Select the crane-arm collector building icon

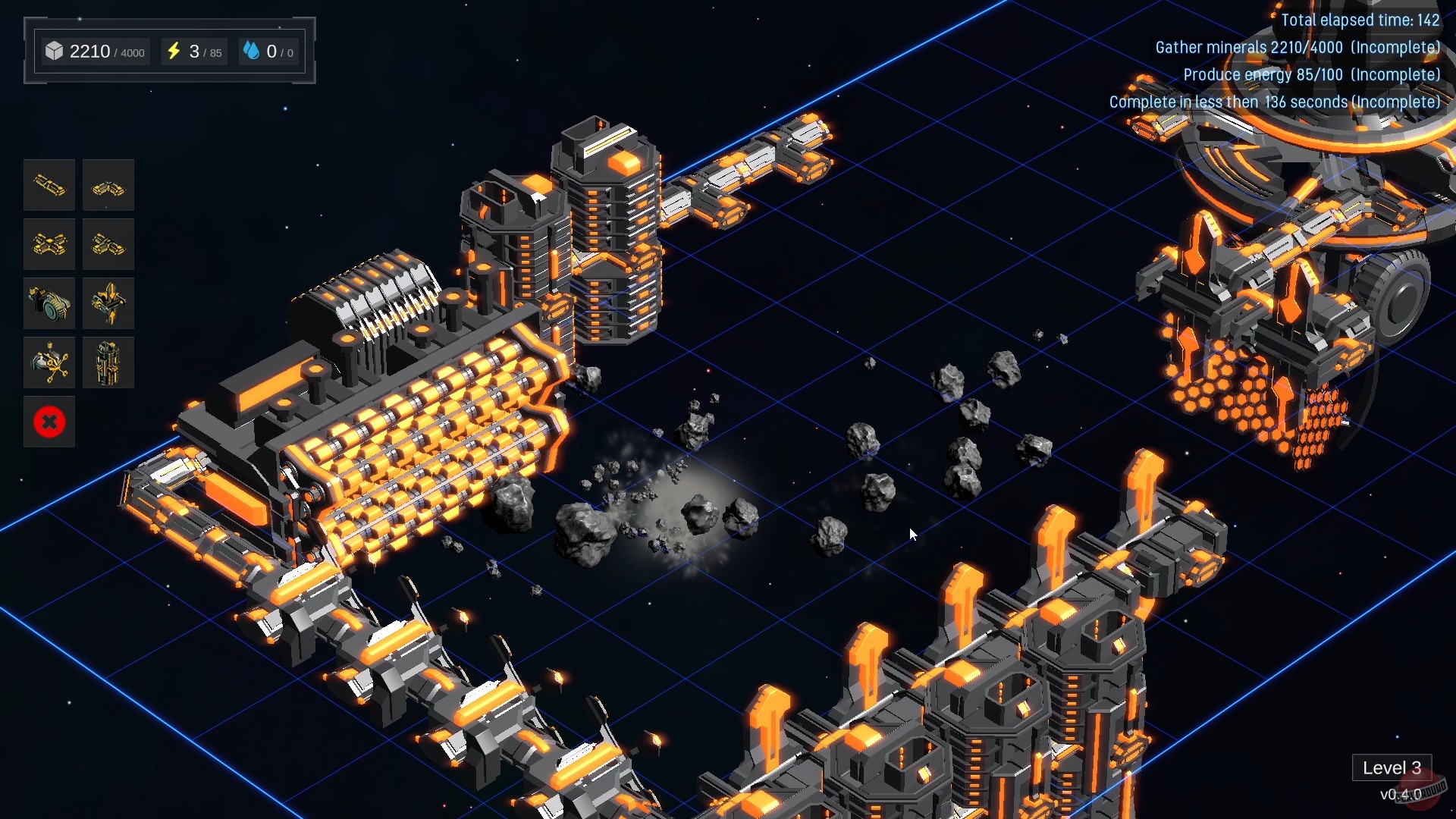(x=49, y=362)
